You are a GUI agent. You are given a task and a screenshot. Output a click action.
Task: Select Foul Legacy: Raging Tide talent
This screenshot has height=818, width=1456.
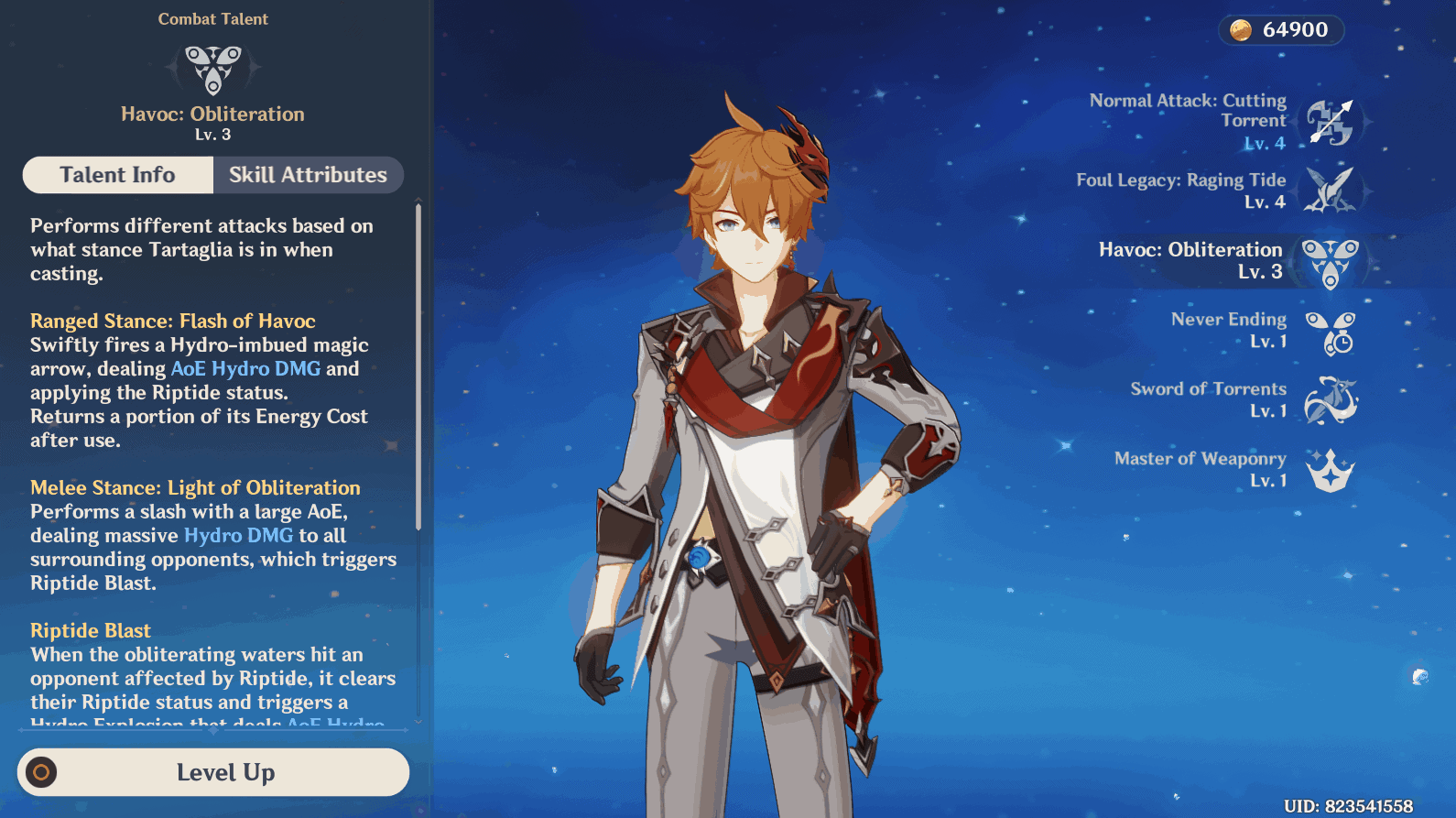tap(1330, 191)
